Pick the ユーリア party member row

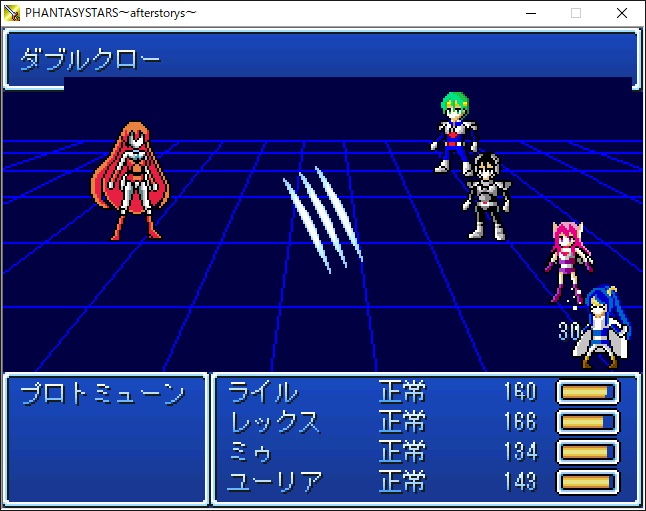pyautogui.click(x=275, y=482)
